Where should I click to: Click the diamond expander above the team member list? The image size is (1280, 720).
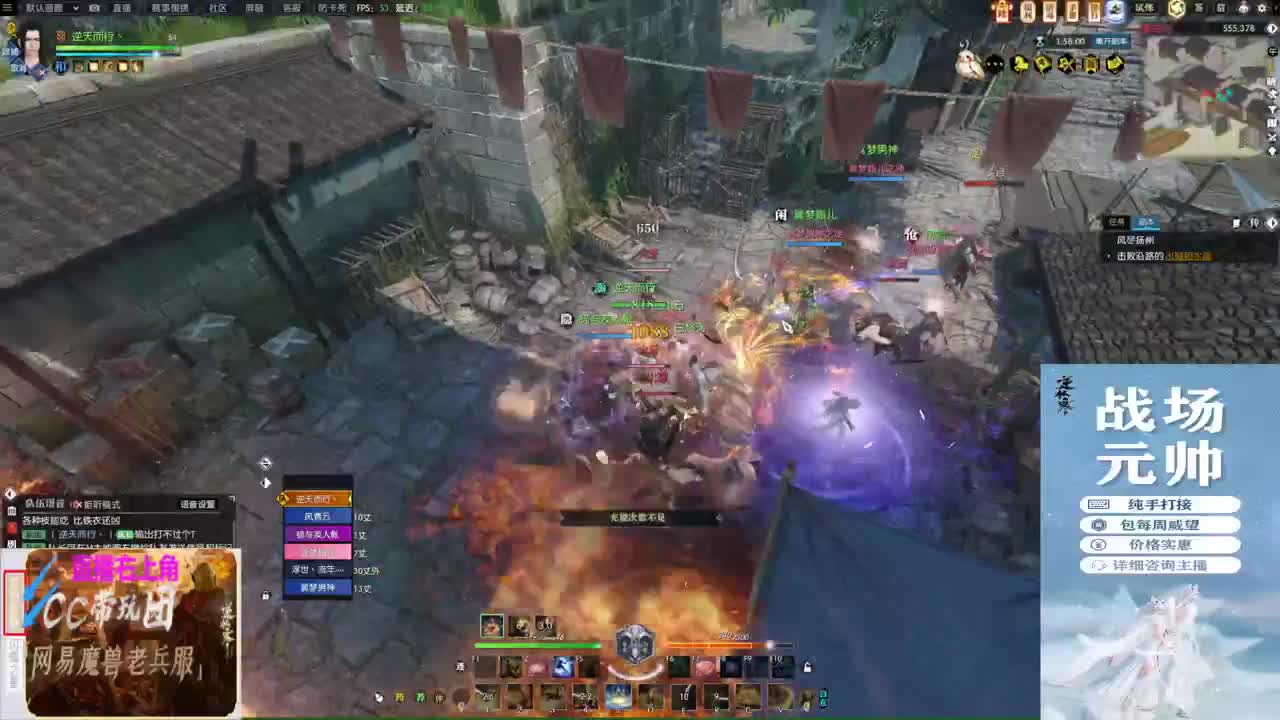[265, 463]
